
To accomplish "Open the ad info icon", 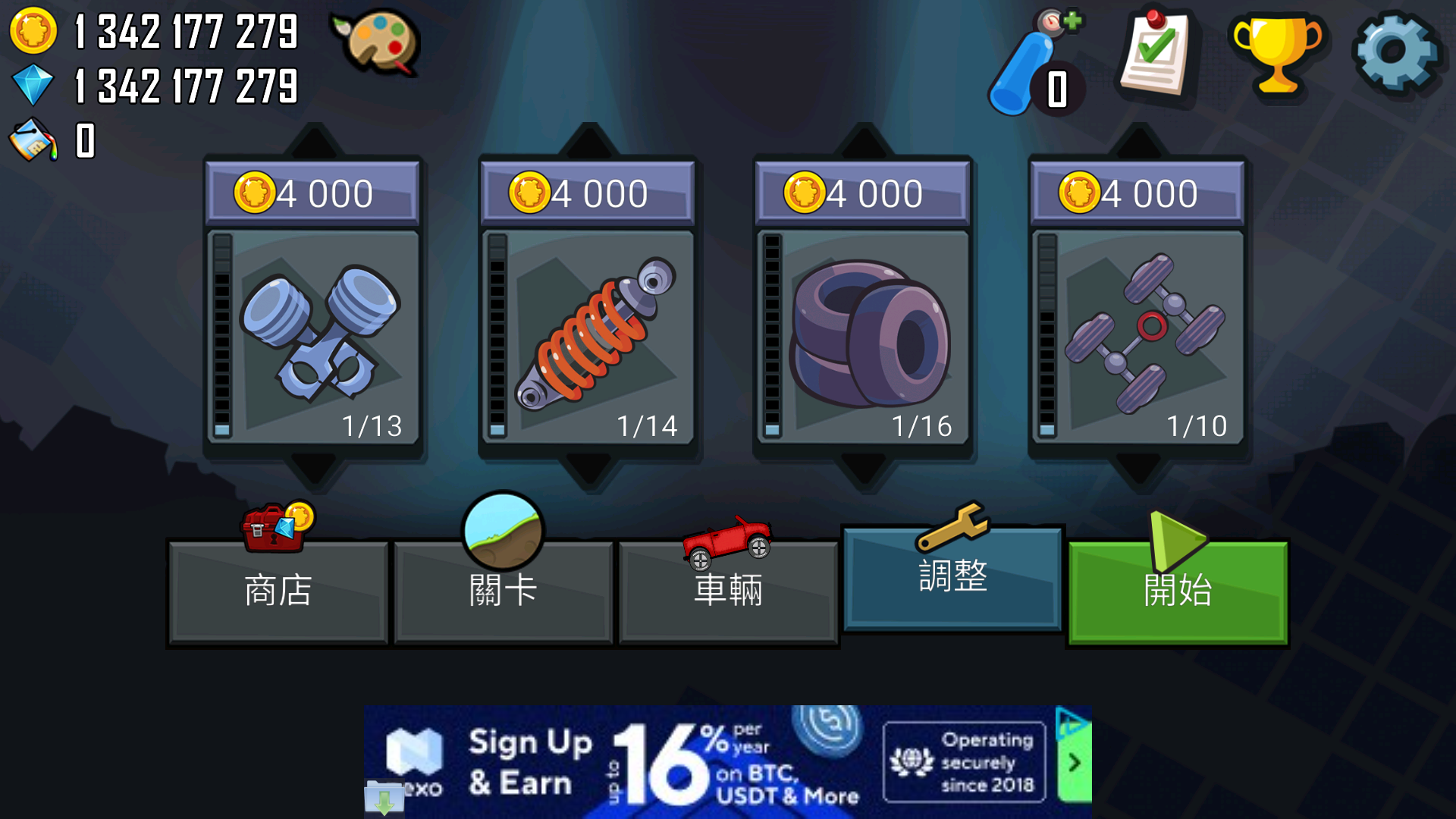I will click(1069, 721).
